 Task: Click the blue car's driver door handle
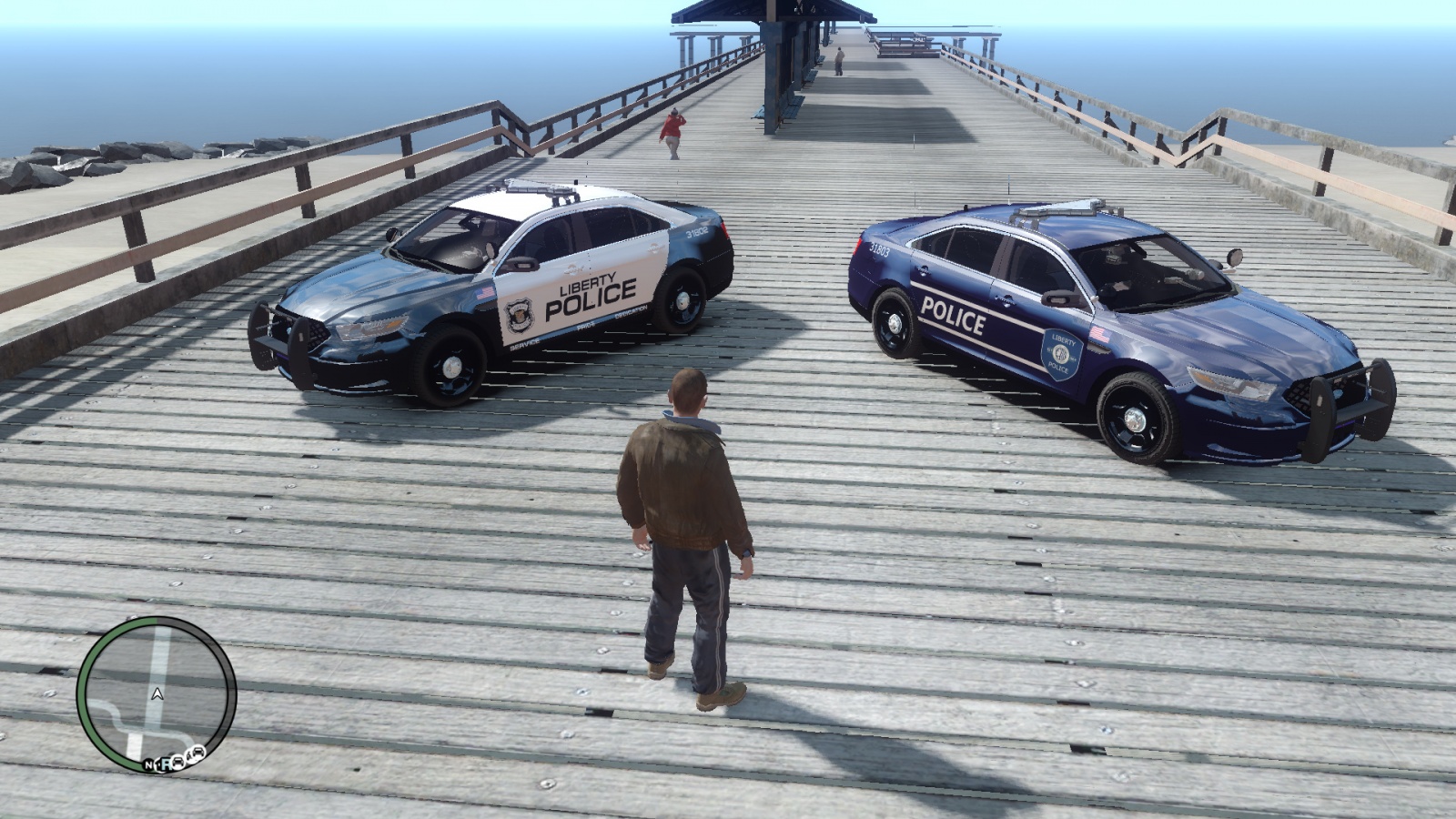[x=1006, y=299]
